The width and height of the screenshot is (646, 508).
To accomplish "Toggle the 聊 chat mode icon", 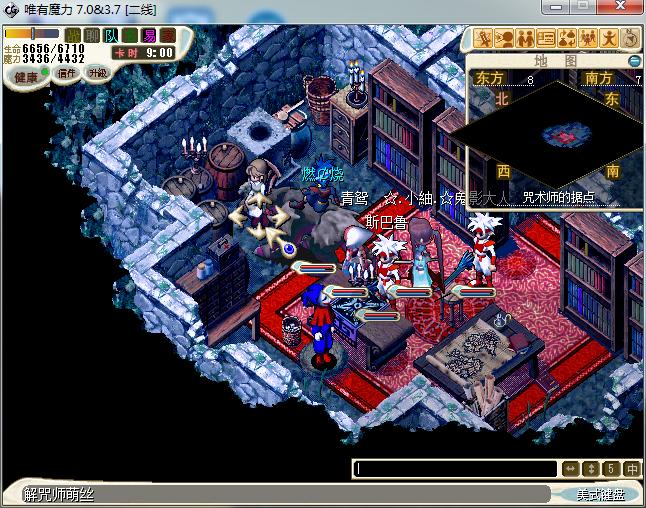I will click(91, 35).
